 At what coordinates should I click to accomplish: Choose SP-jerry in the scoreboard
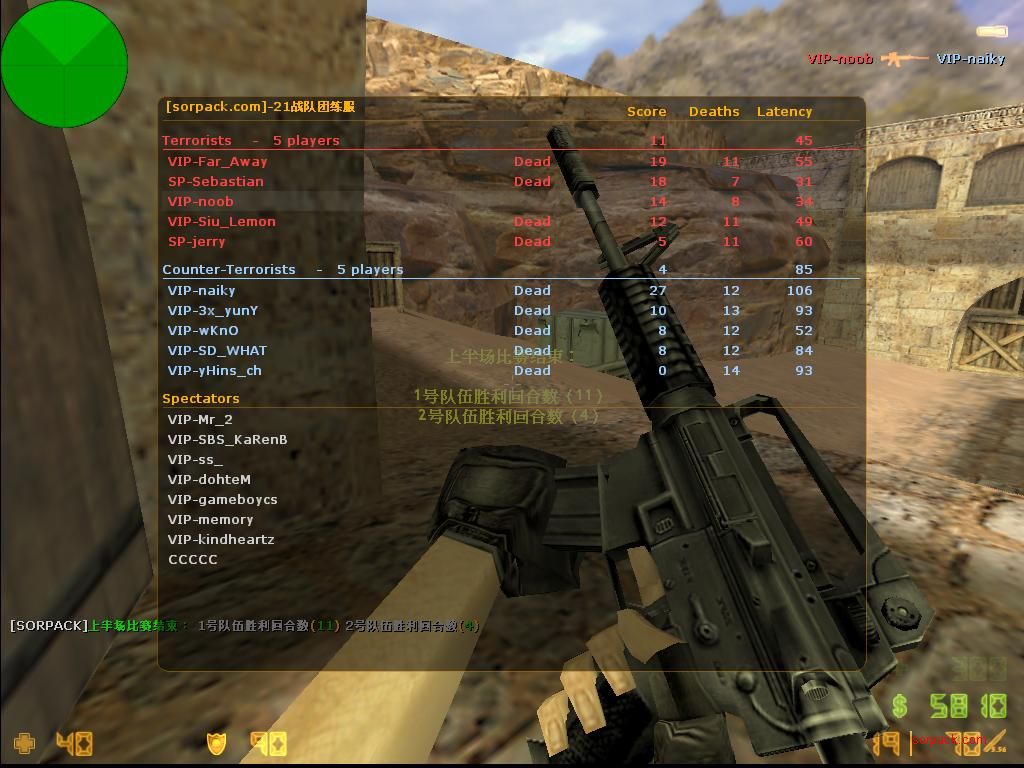pyautogui.click(x=196, y=241)
